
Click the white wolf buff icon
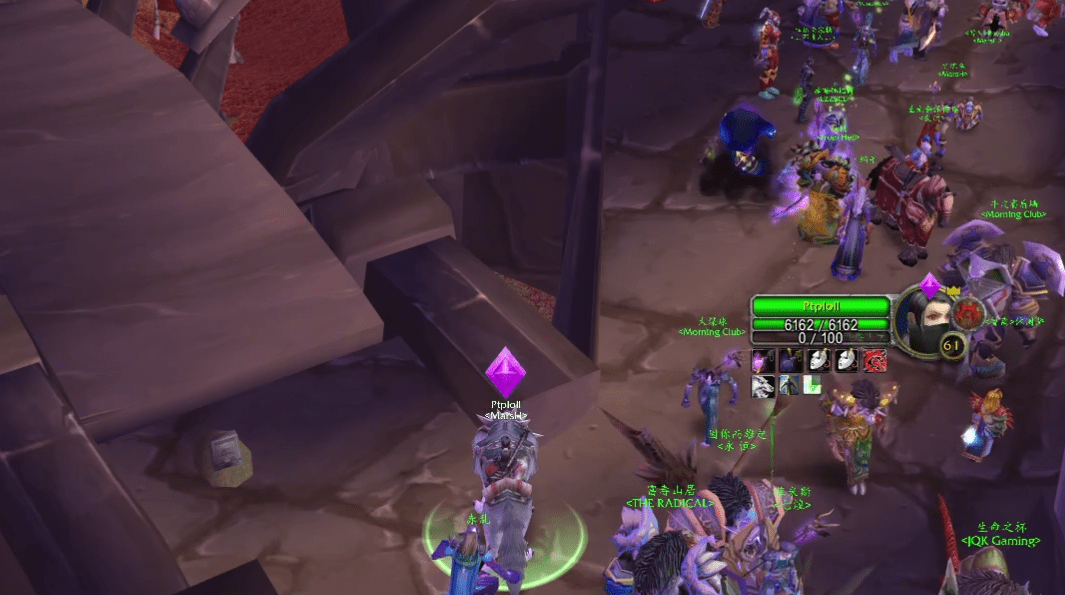coord(763,385)
